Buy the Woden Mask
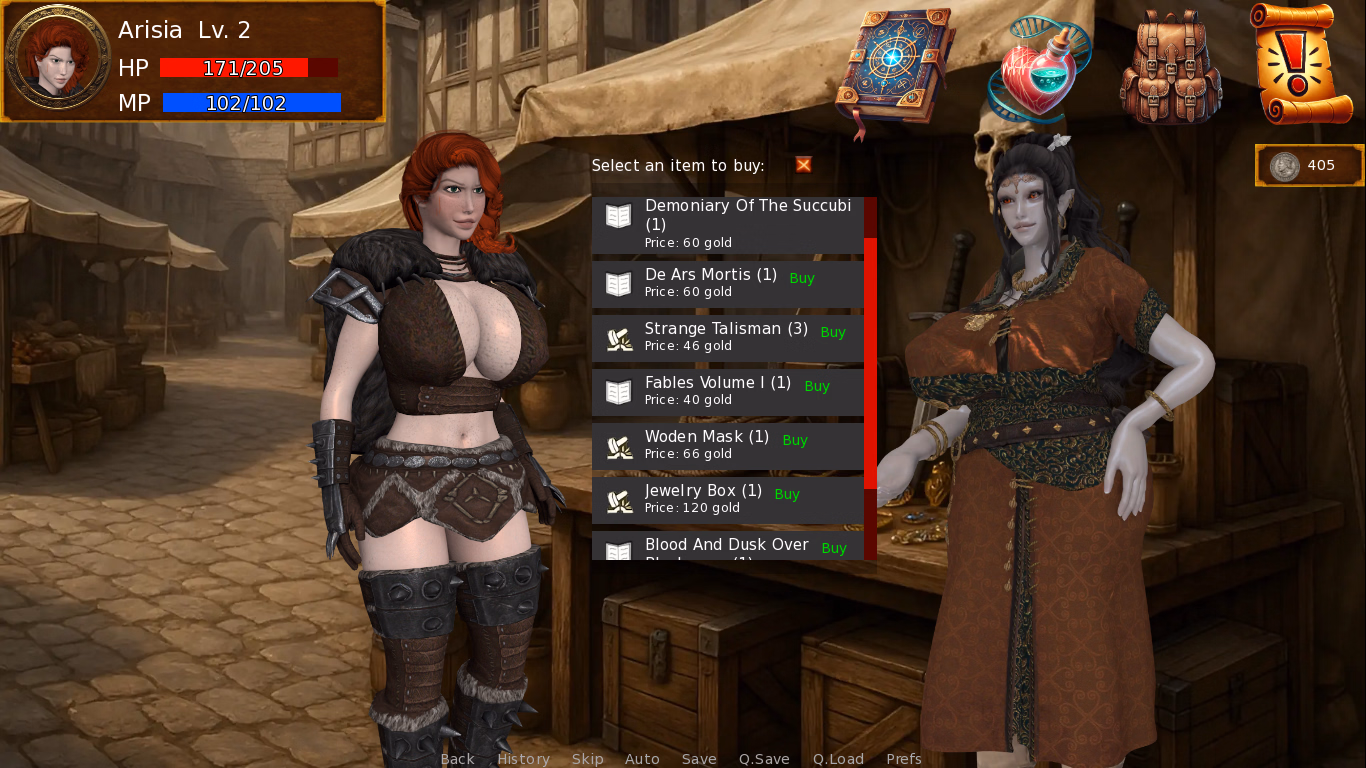Image resolution: width=1366 pixels, height=768 pixels. tap(794, 441)
